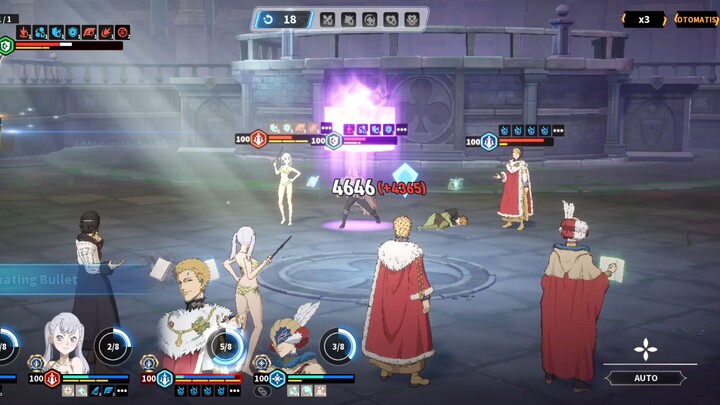Expand the purple-glowing enemy's buff list ellipsis

(402, 129)
